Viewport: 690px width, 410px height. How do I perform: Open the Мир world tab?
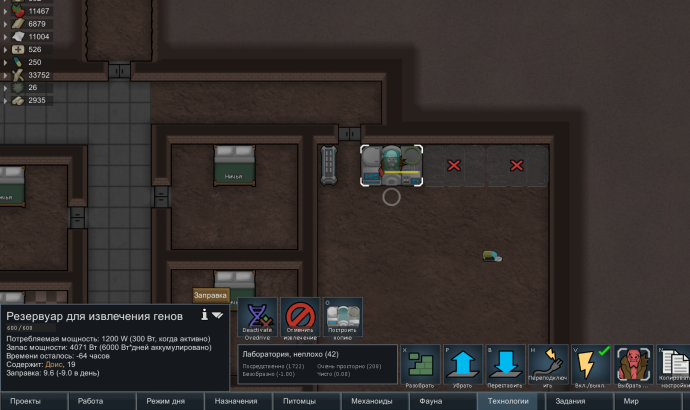tap(630, 401)
